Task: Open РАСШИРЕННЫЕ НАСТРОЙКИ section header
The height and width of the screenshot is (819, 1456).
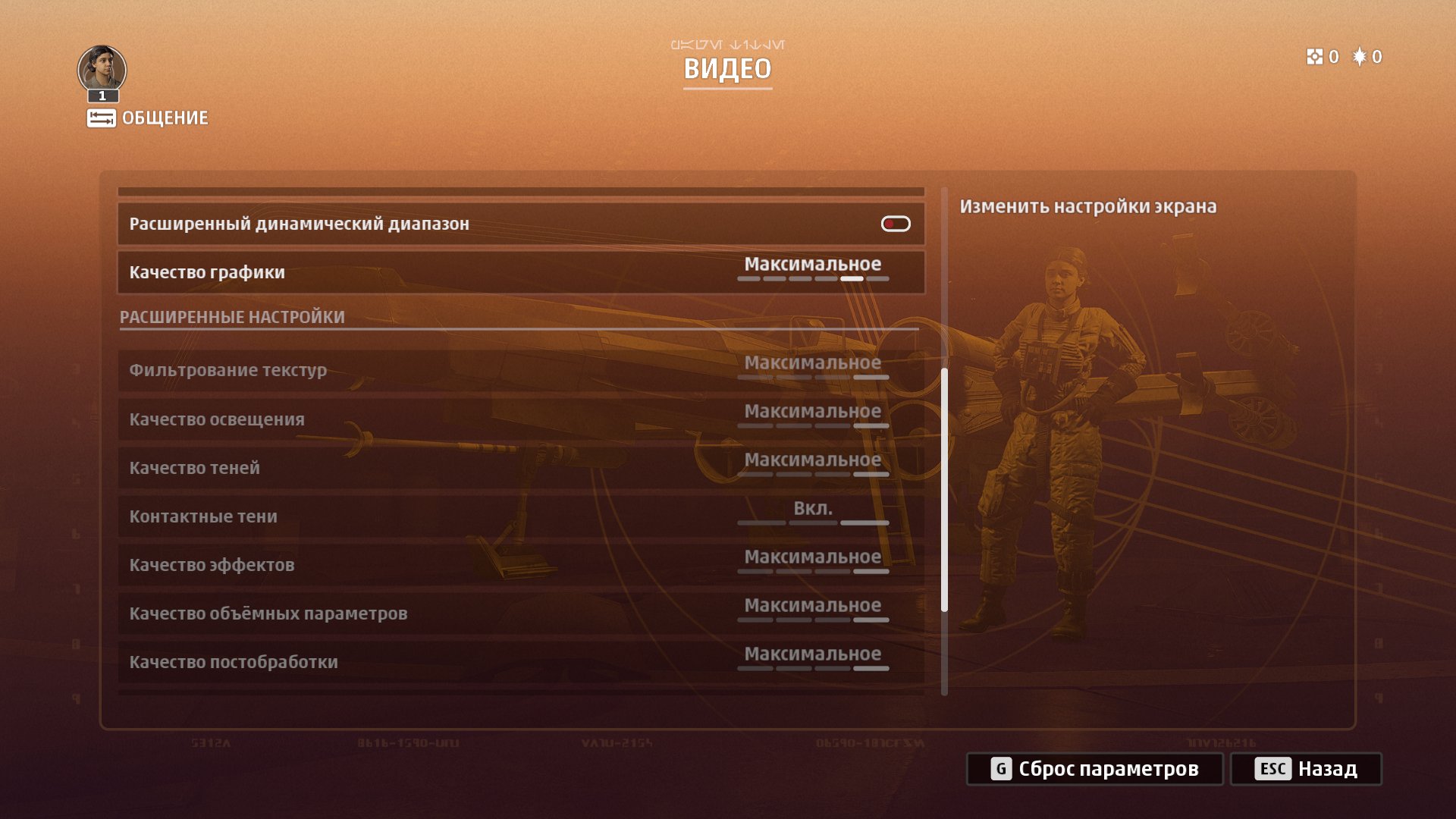Action: coord(231,317)
